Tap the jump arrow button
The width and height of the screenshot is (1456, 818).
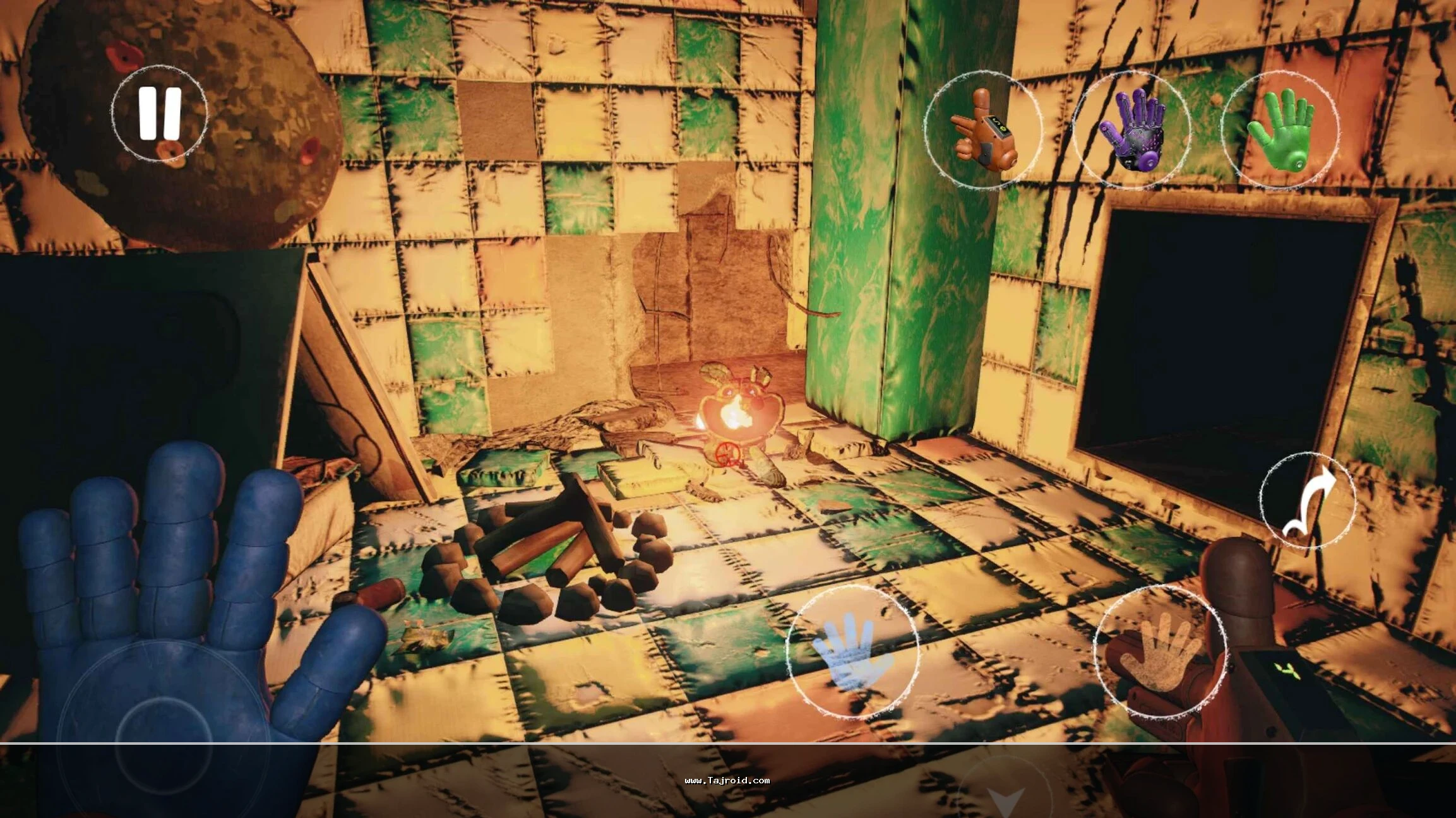pos(1308,501)
